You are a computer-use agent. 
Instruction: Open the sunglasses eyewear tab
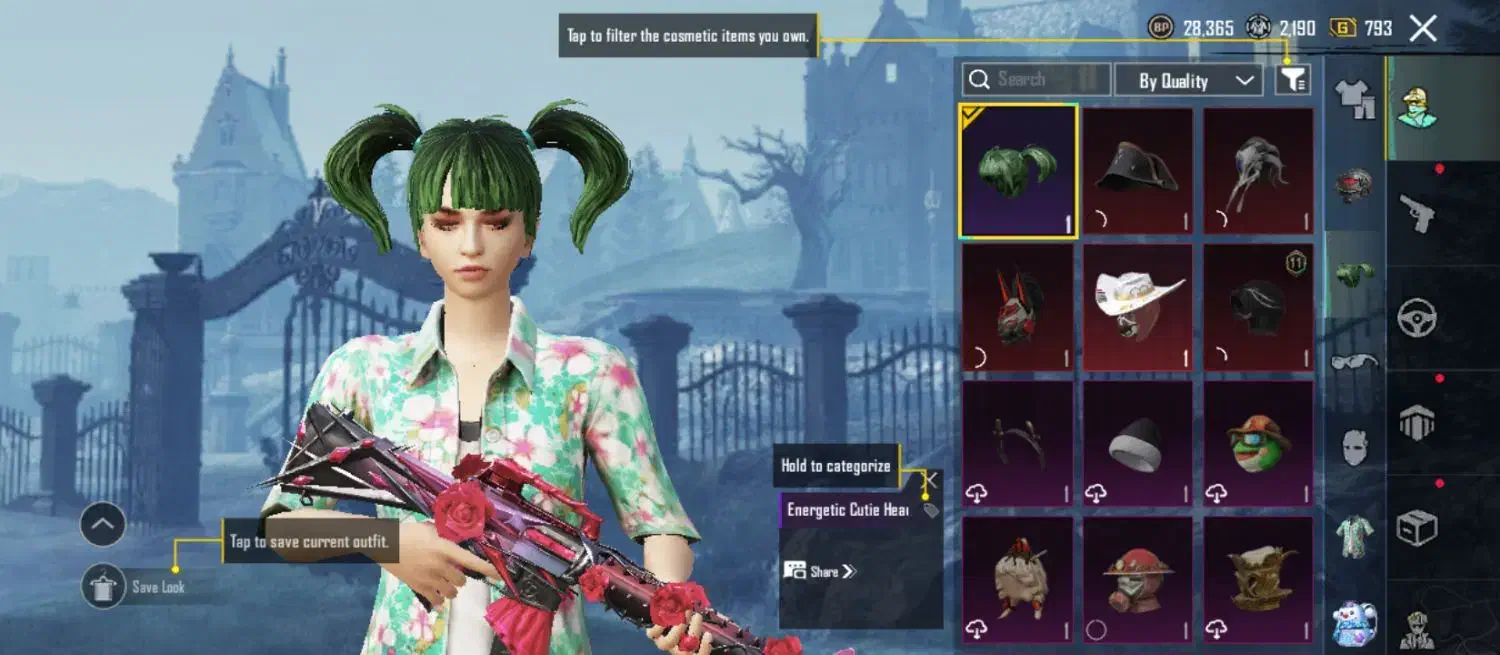tap(1354, 361)
